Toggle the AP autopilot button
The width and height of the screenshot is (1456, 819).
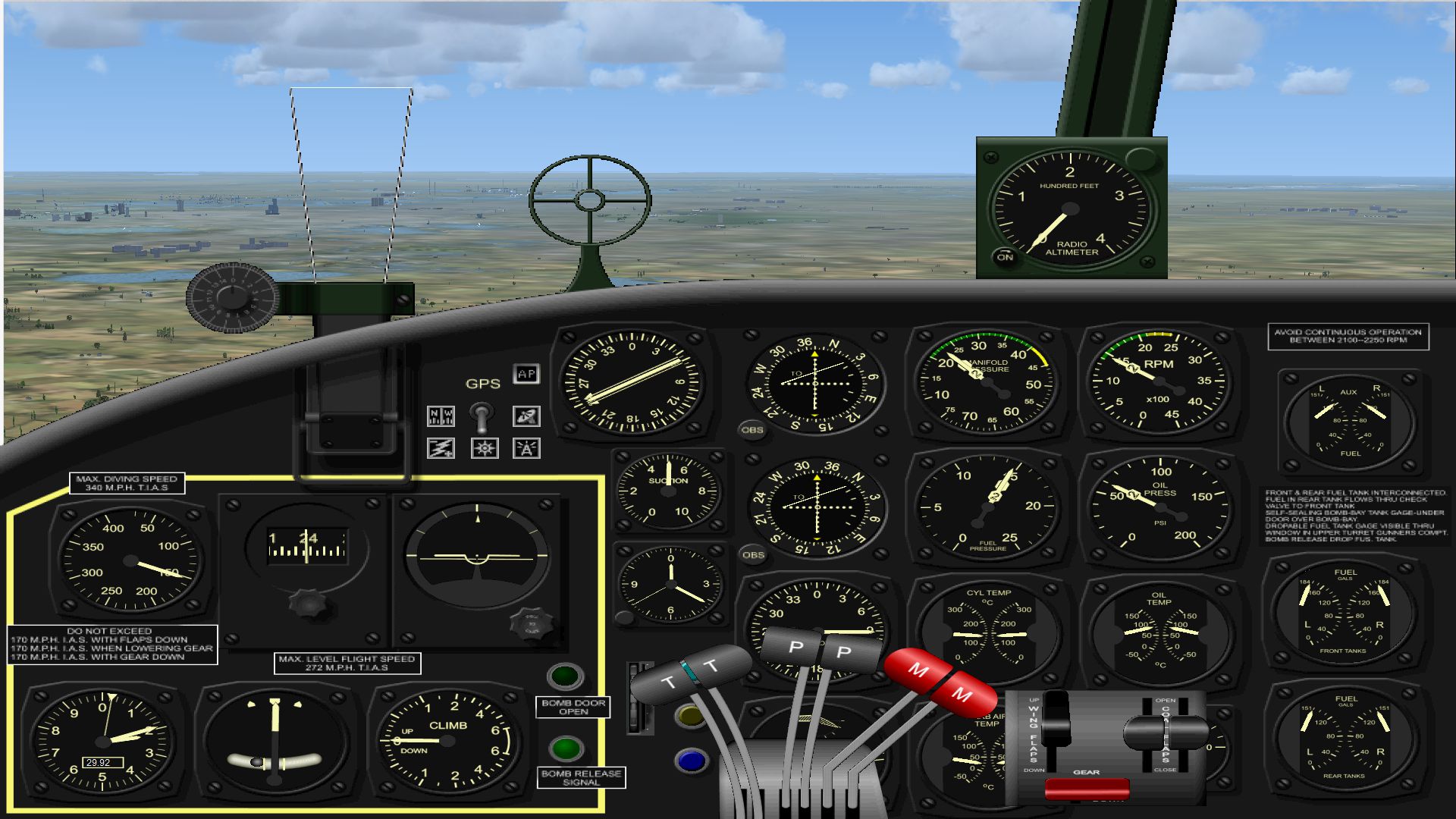coord(526,374)
